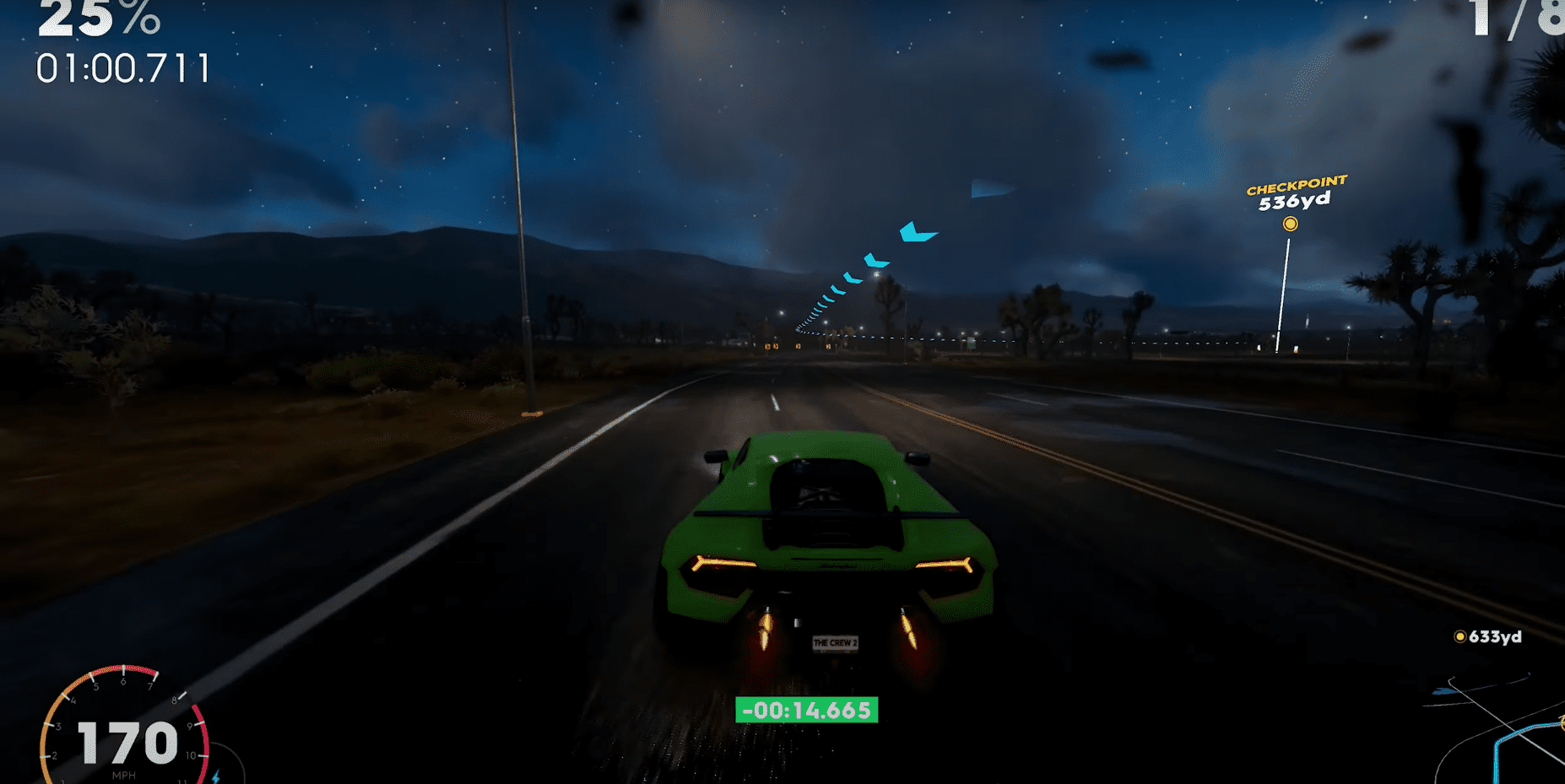The height and width of the screenshot is (784, 1565).
Task: Click the yellow Checkpoint marker icon
Action: (1291, 224)
